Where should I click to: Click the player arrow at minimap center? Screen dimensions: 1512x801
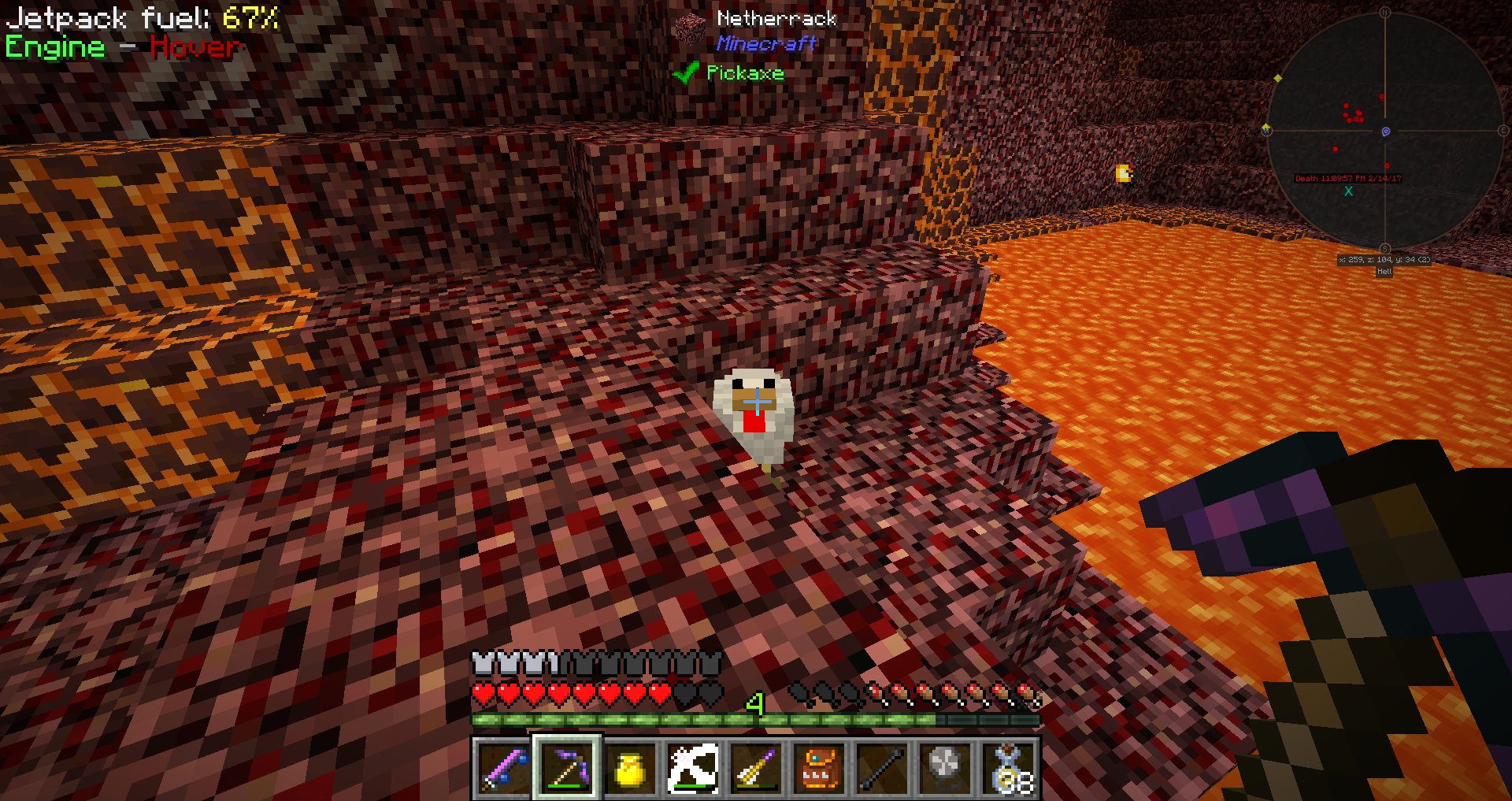point(1385,132)
